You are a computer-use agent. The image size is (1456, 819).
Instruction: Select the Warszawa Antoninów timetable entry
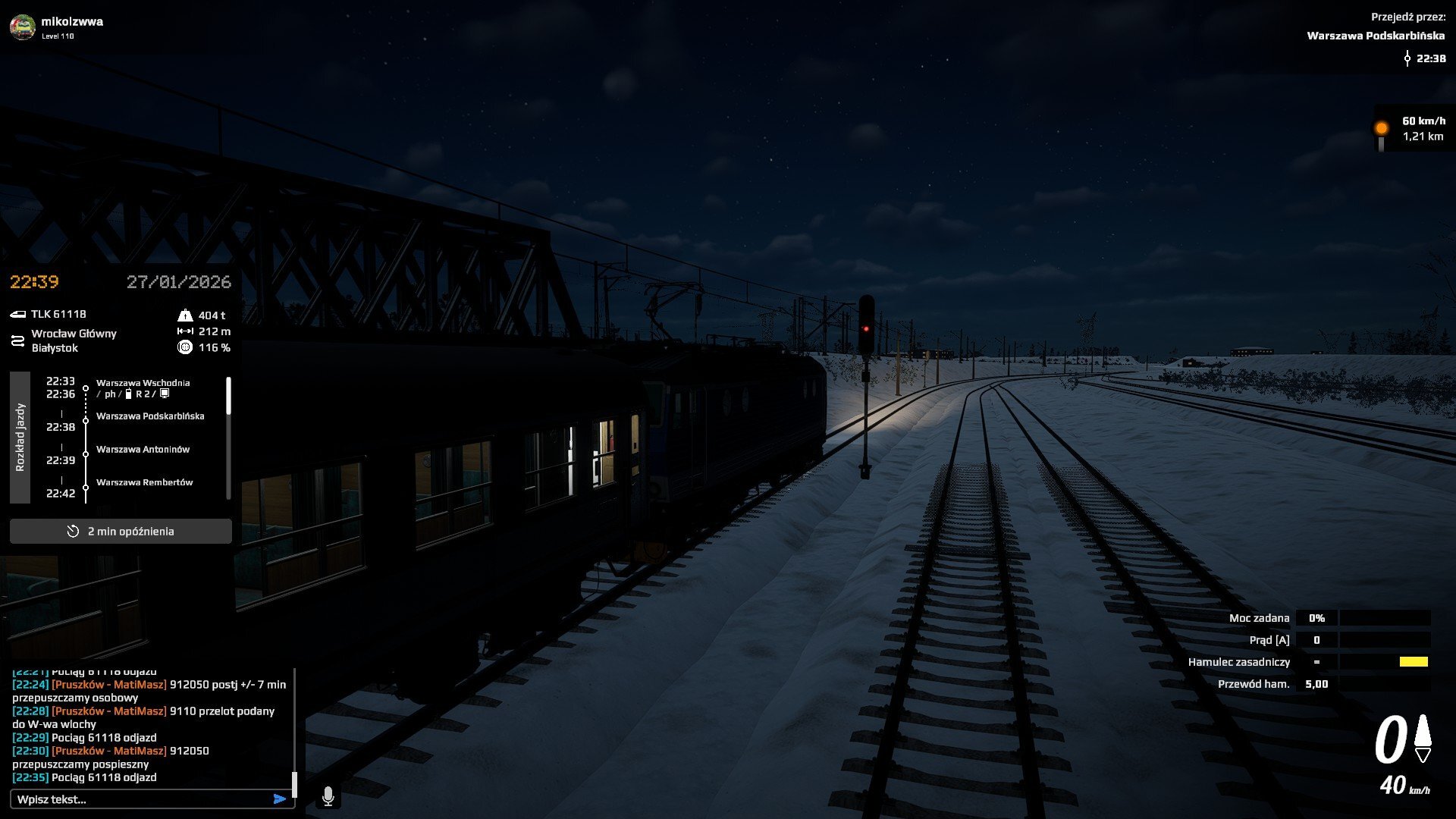click(x=143, y=450)
